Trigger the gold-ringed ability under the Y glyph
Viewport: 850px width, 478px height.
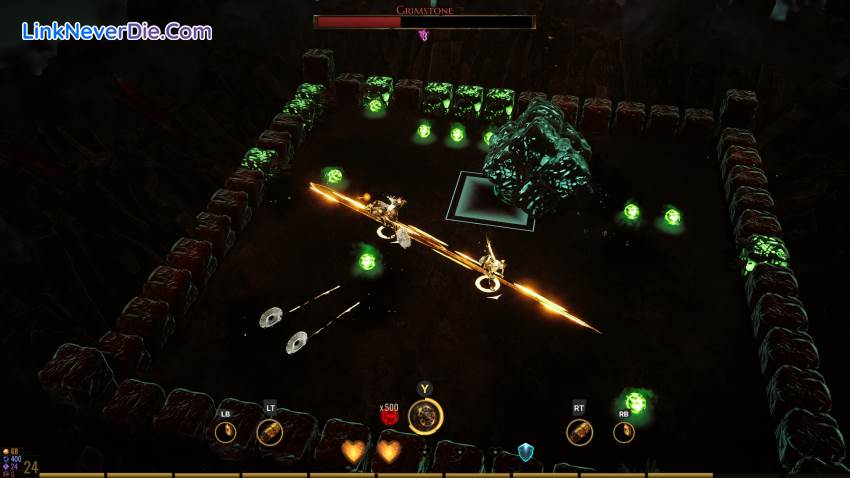(426, 416)
